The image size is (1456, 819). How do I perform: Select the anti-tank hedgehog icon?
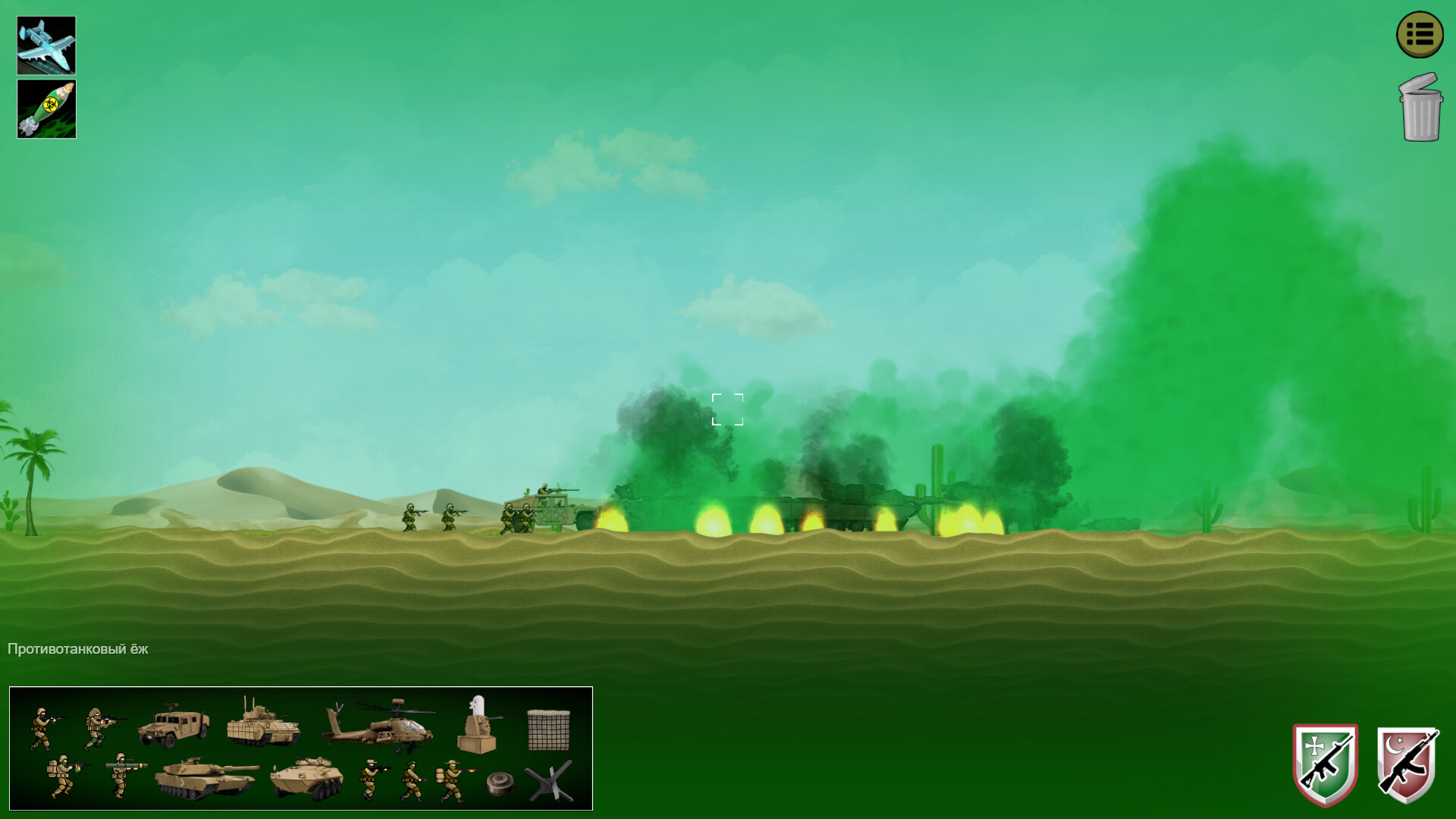click(548, 781)
